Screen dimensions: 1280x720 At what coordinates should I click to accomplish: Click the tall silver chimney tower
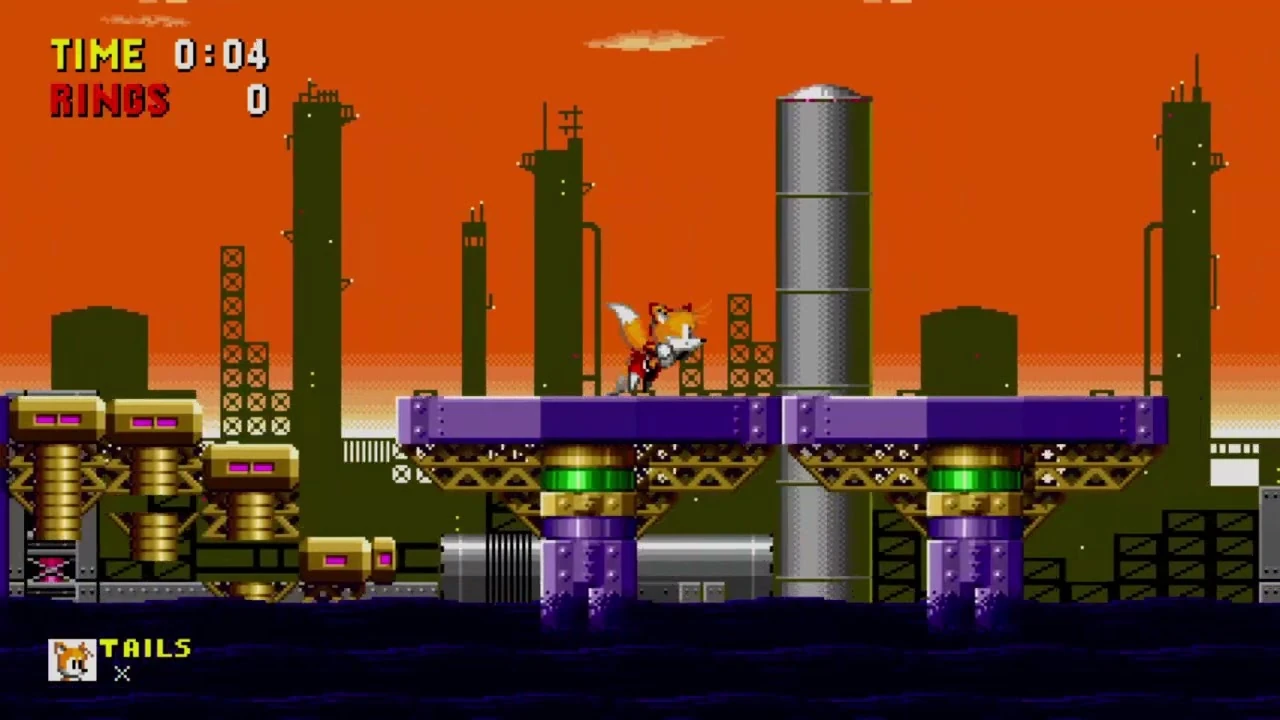(x=823, y=250)
